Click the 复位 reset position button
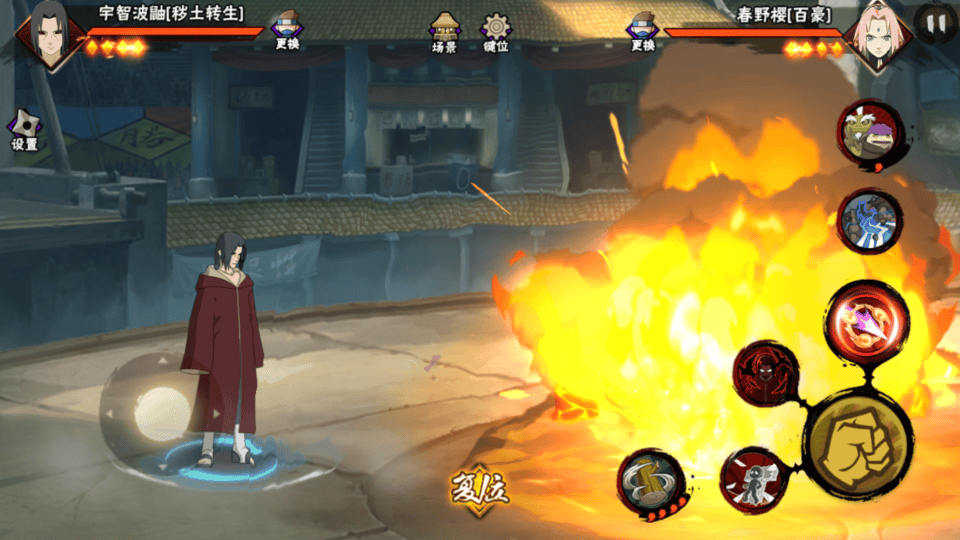960x540 pixels. click(x=479, y=490)
